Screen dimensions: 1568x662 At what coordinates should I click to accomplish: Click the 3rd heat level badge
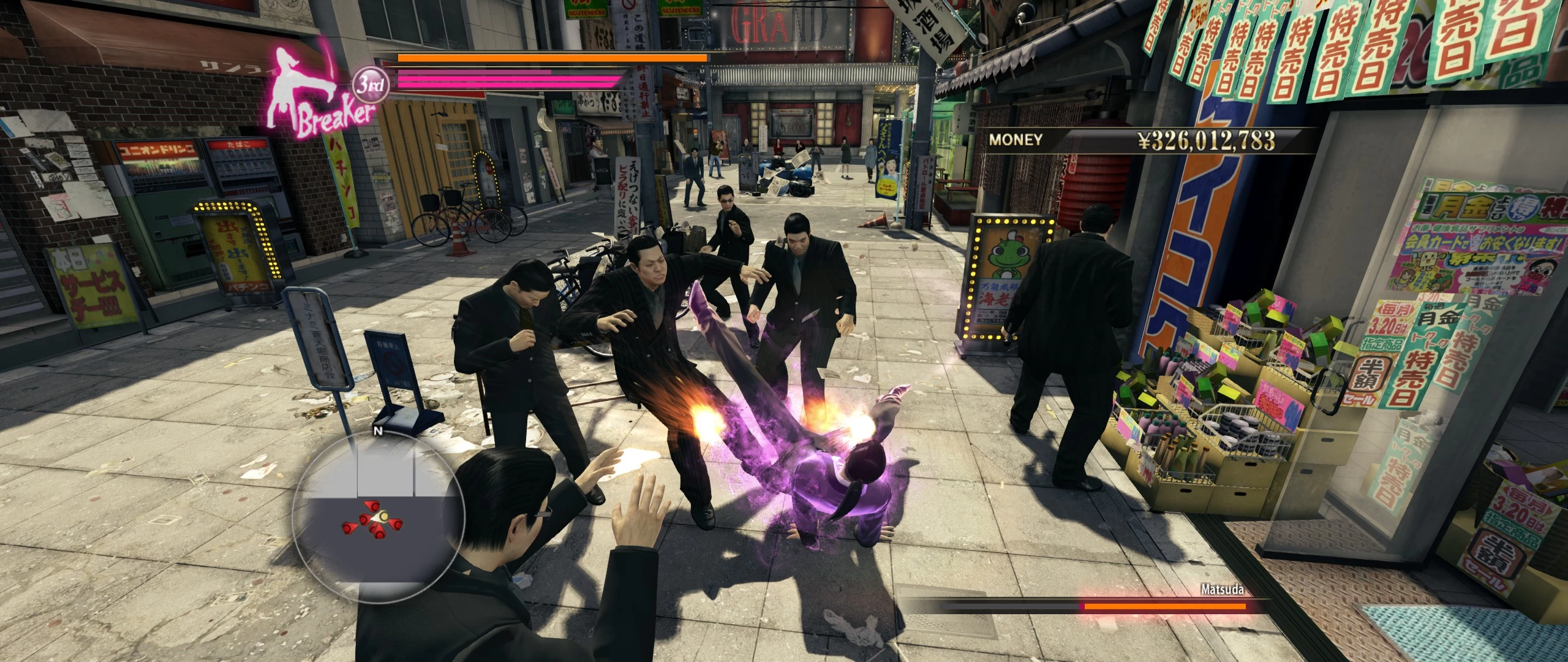[x=372, y=86]
